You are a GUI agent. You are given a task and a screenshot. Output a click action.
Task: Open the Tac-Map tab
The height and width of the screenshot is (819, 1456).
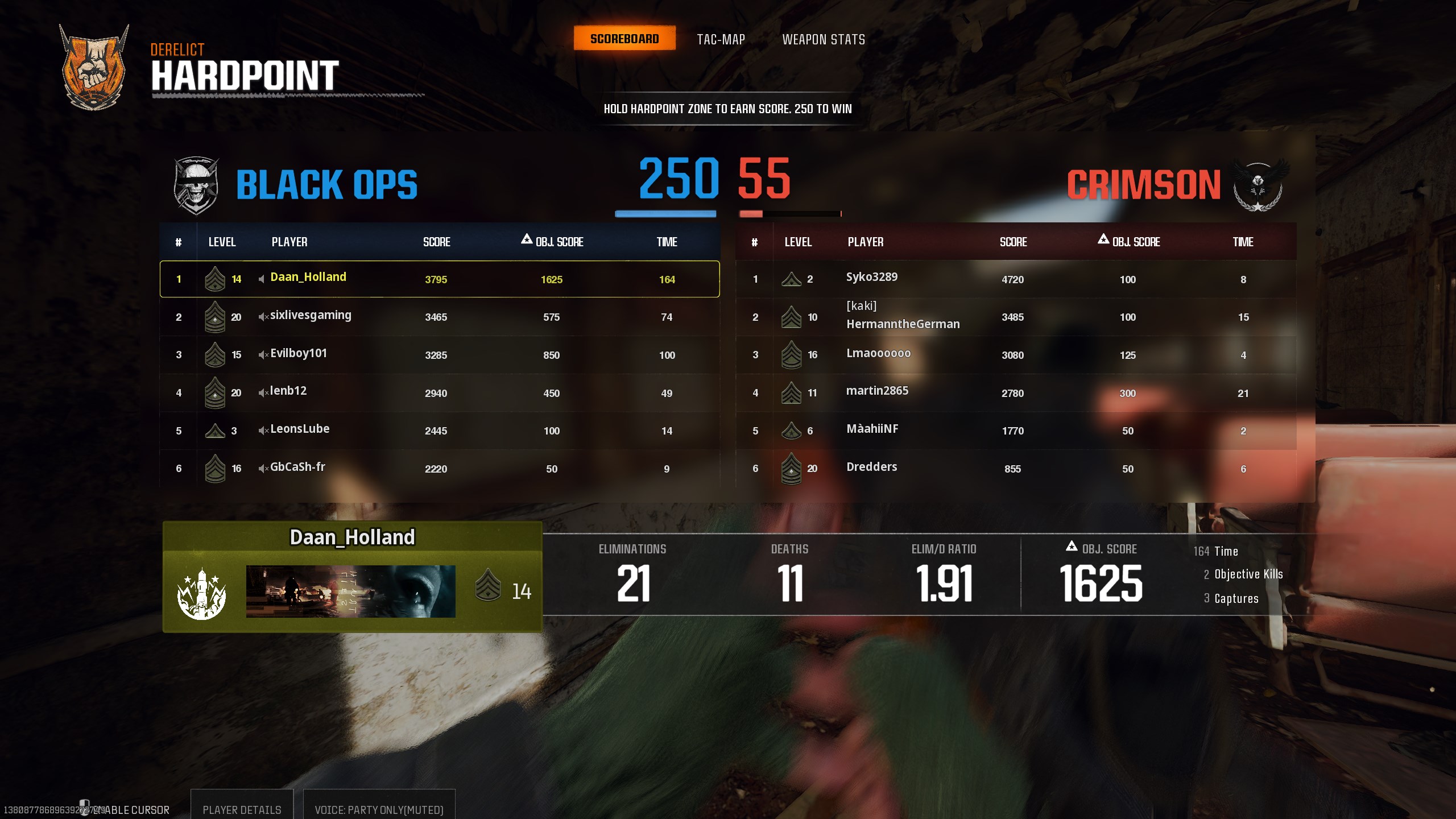[x=721, y=39]
